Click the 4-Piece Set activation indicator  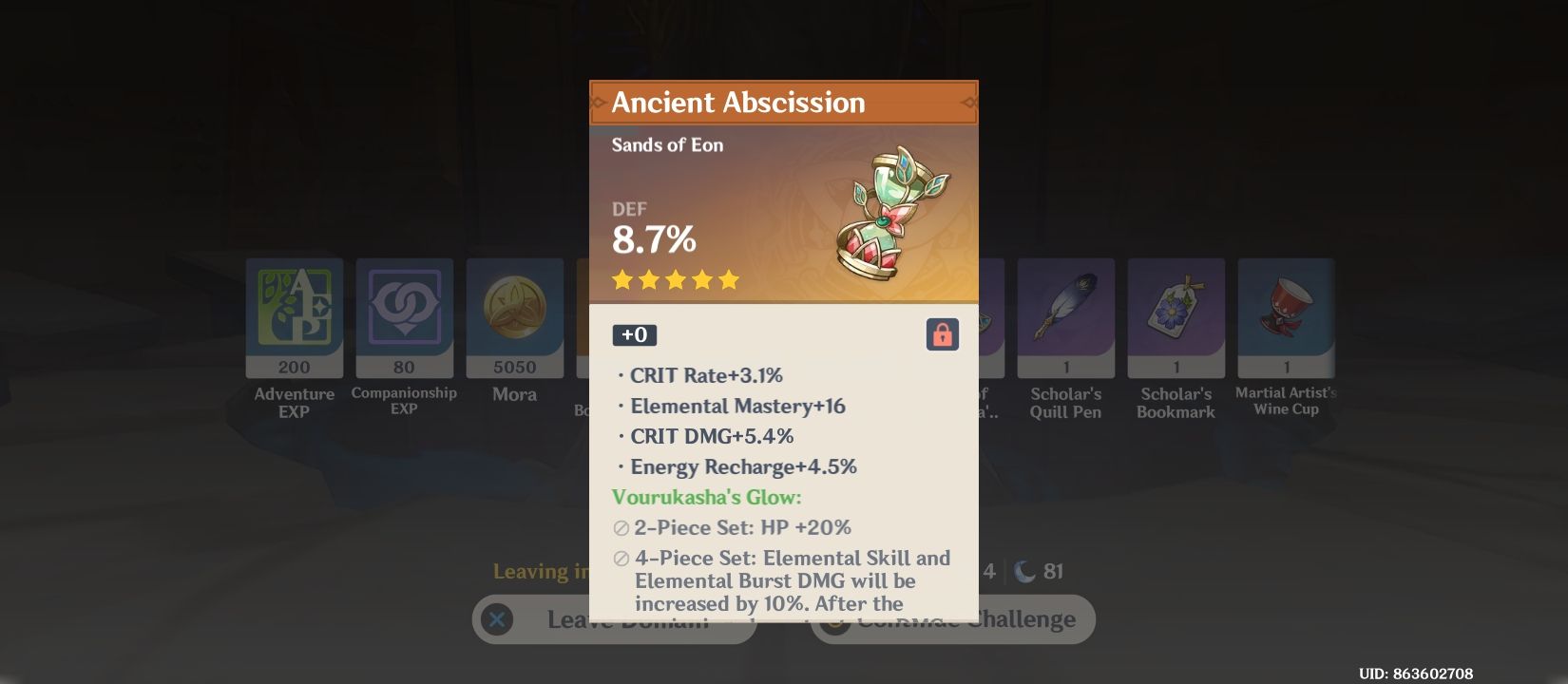pos(621,560)
